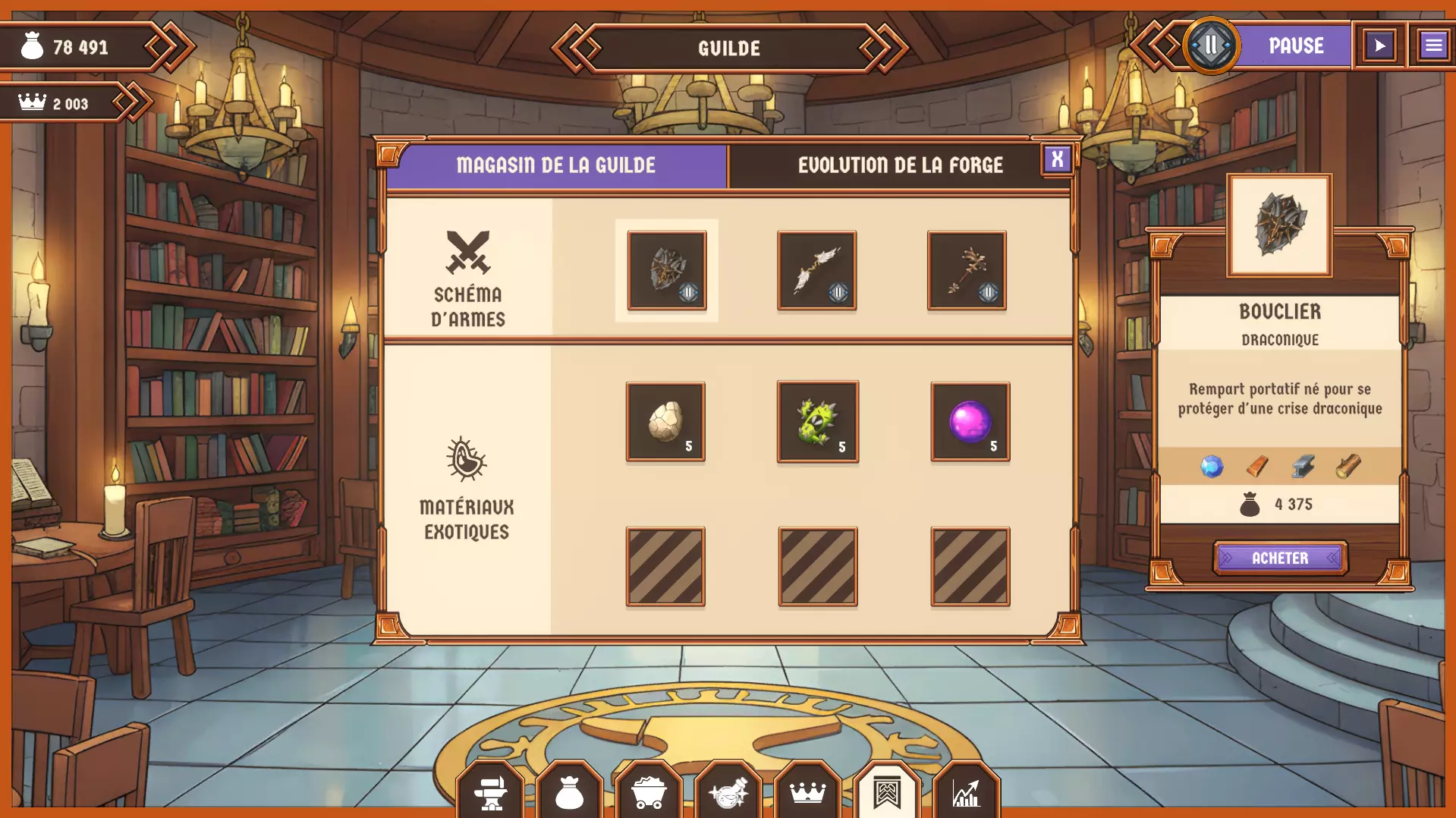Screen dimensions: 1456x818
Task: Choose the green thorny plant material
Action: [817, 422]
